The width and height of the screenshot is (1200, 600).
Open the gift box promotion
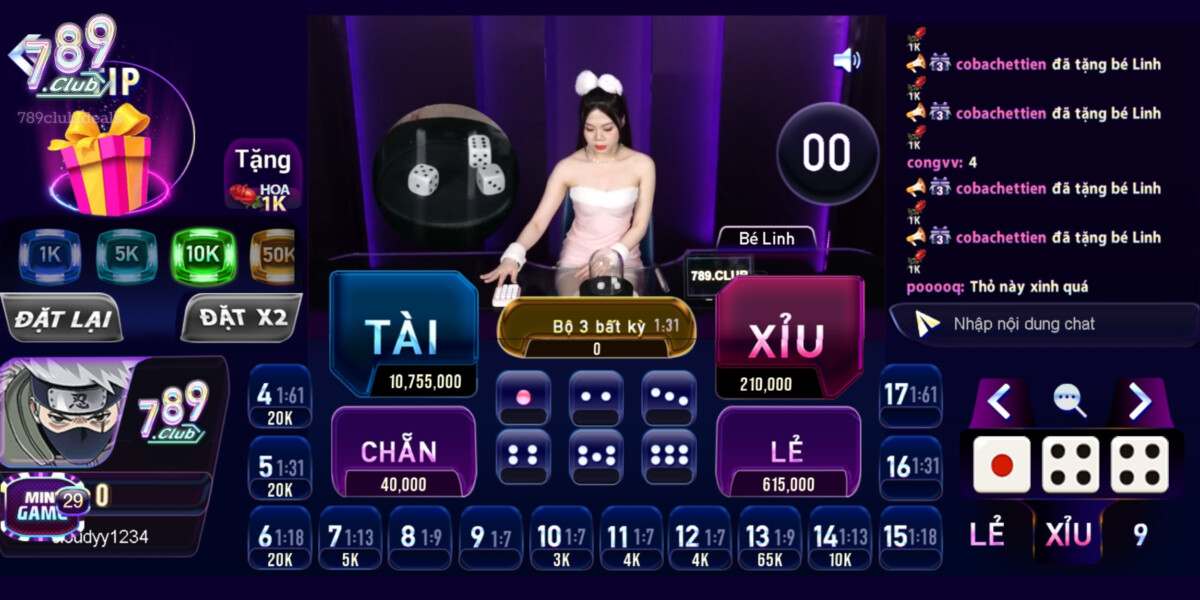tap(100, 160)
